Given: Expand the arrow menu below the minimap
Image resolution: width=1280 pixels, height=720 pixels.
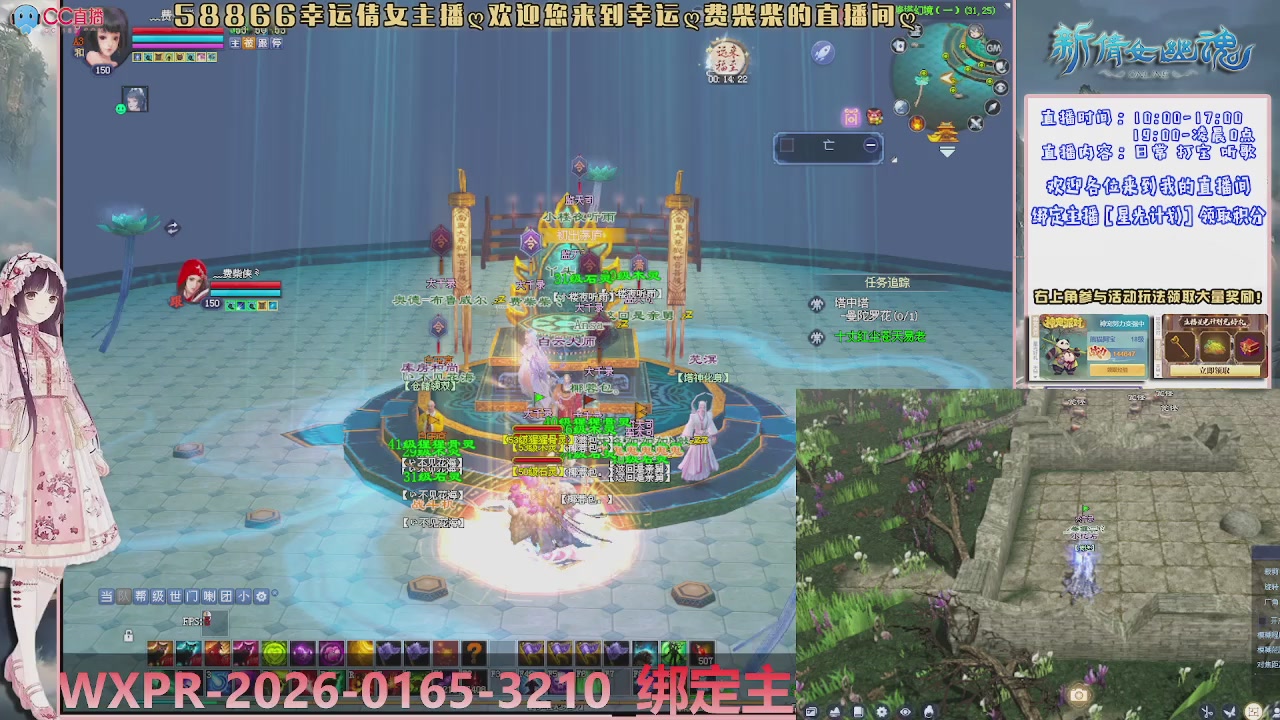Looking at the screenshot, I should tap(946, 151).
